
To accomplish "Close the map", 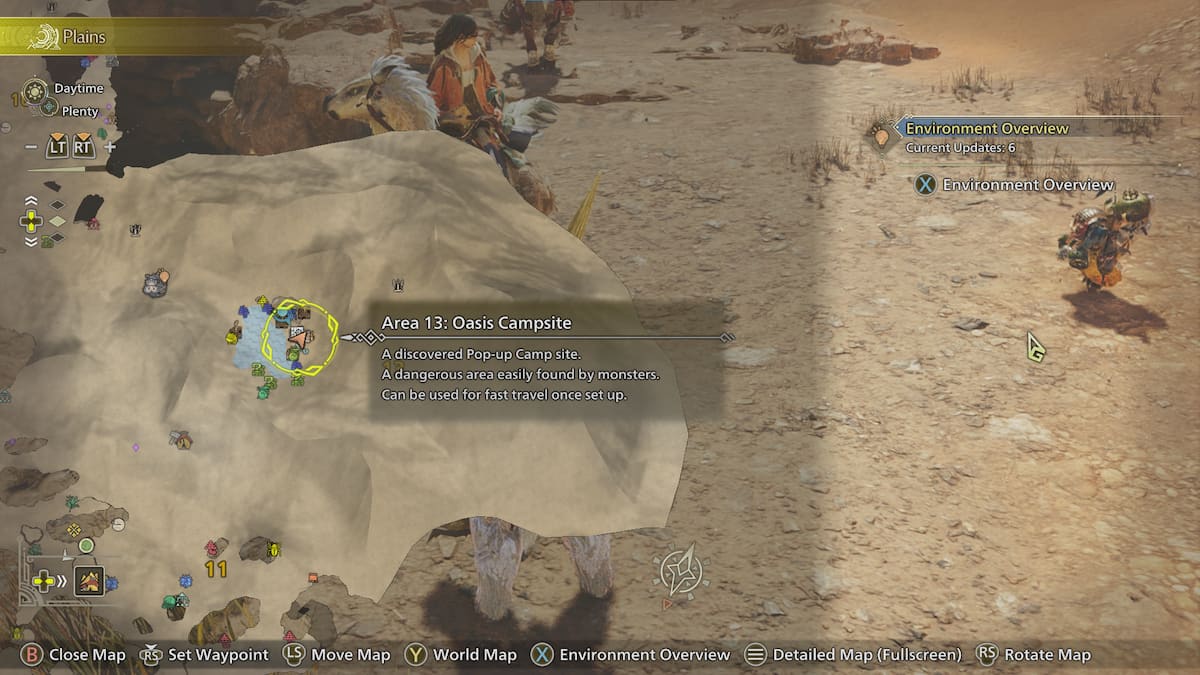I will (x=75, y=655).
